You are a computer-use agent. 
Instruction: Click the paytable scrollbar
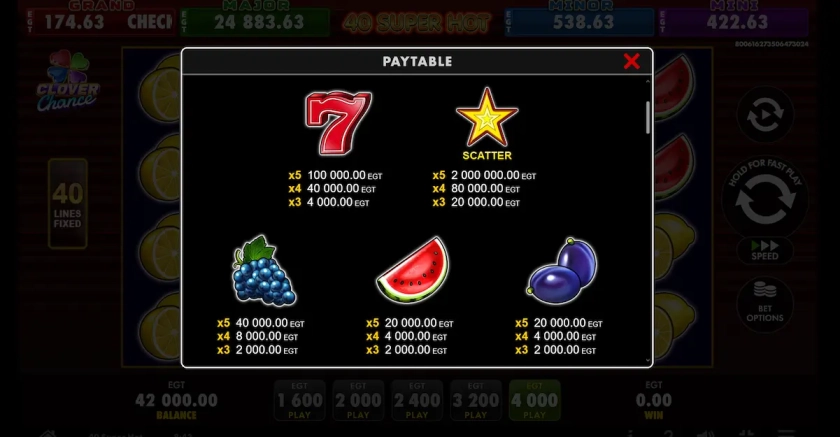[648, 117]
